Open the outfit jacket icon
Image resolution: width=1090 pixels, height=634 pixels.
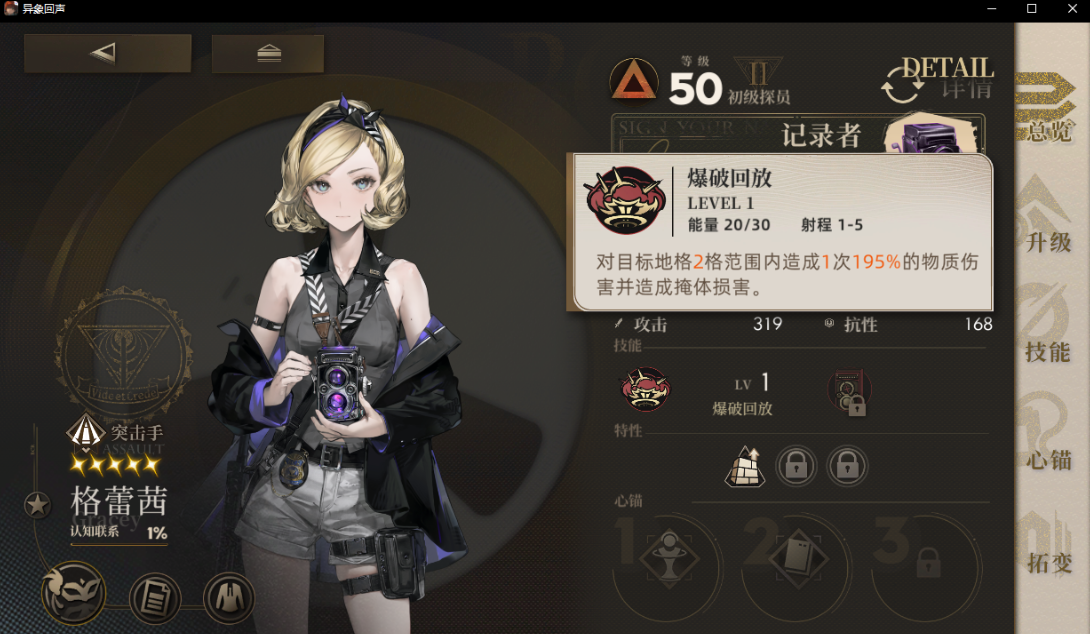pos(229,598)
